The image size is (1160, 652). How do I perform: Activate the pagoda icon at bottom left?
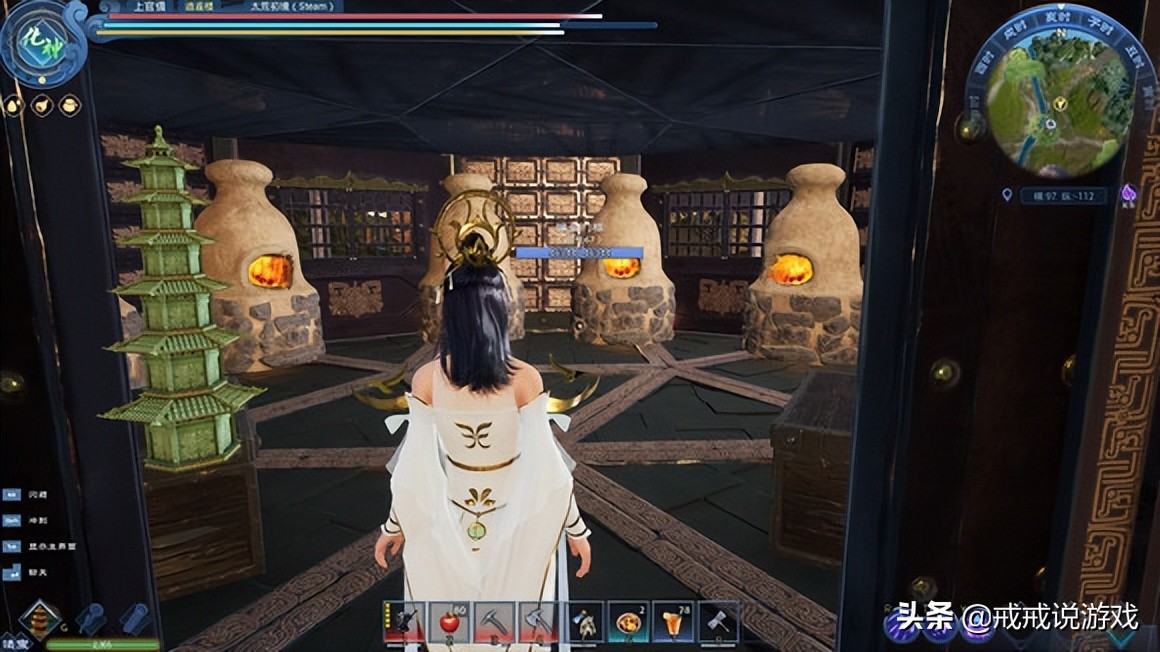coord(38,619)
